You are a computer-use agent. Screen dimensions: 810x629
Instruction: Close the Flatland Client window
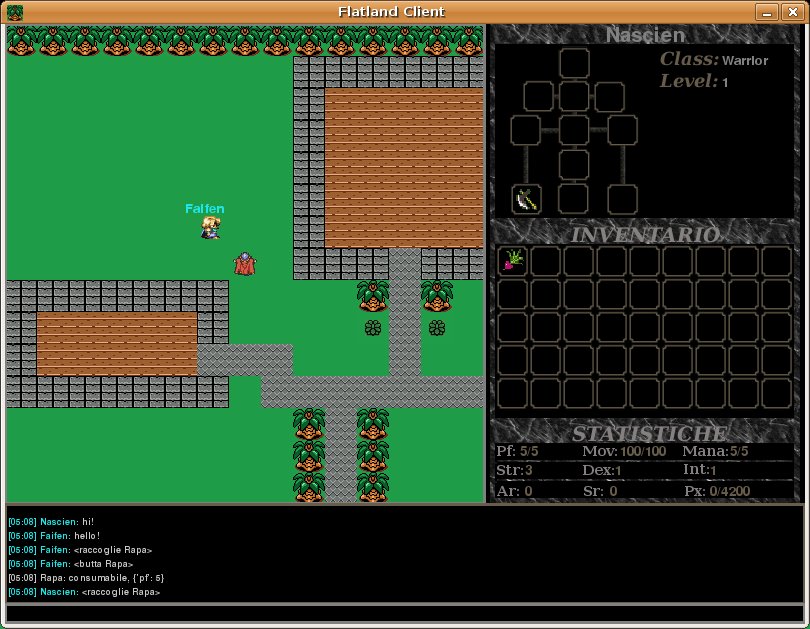(x=792, y=12)
